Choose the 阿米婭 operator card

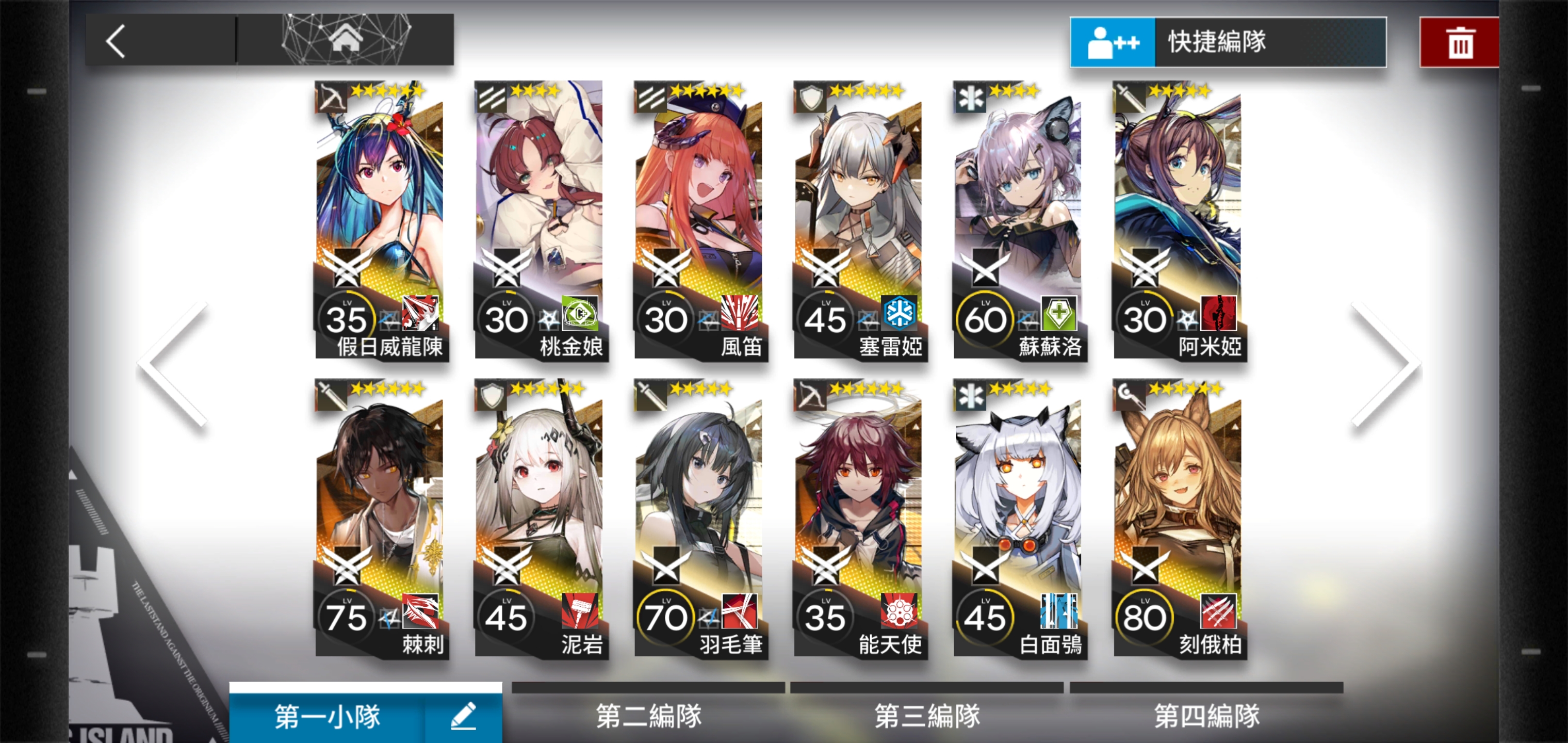coord(1177,220)
